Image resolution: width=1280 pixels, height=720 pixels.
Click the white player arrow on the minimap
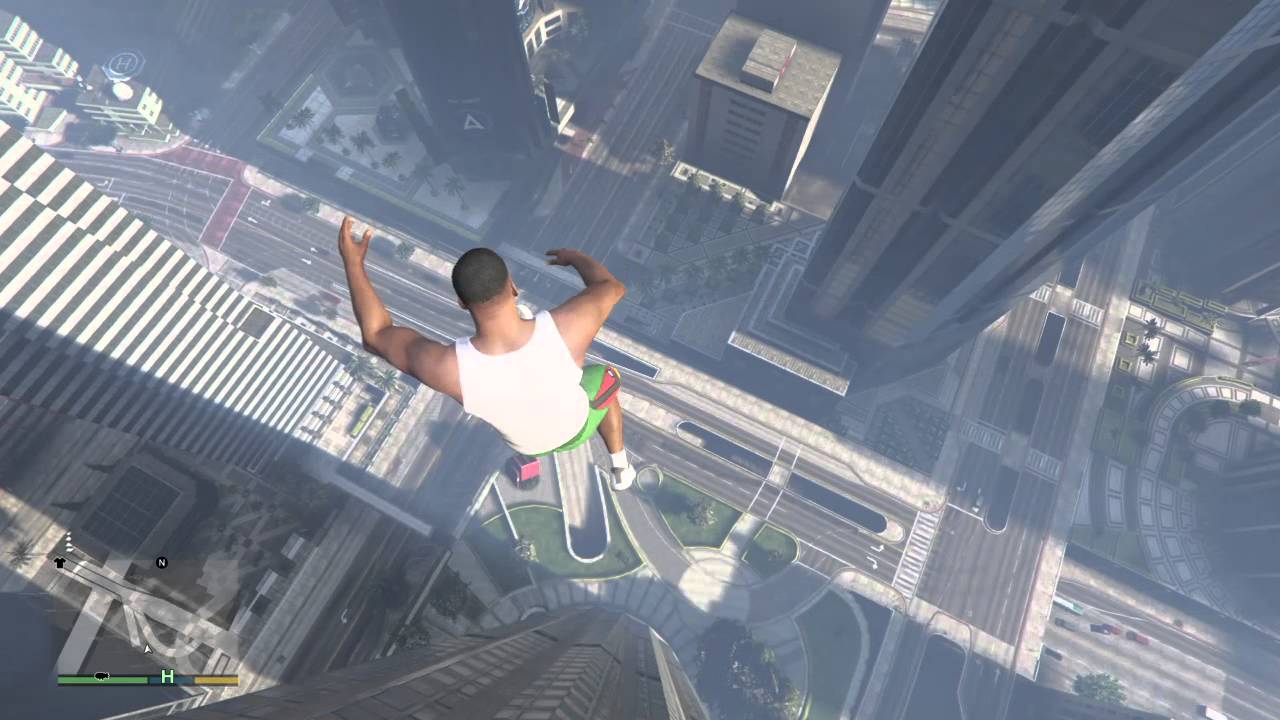pyautogui.click(x=147, y=648)
